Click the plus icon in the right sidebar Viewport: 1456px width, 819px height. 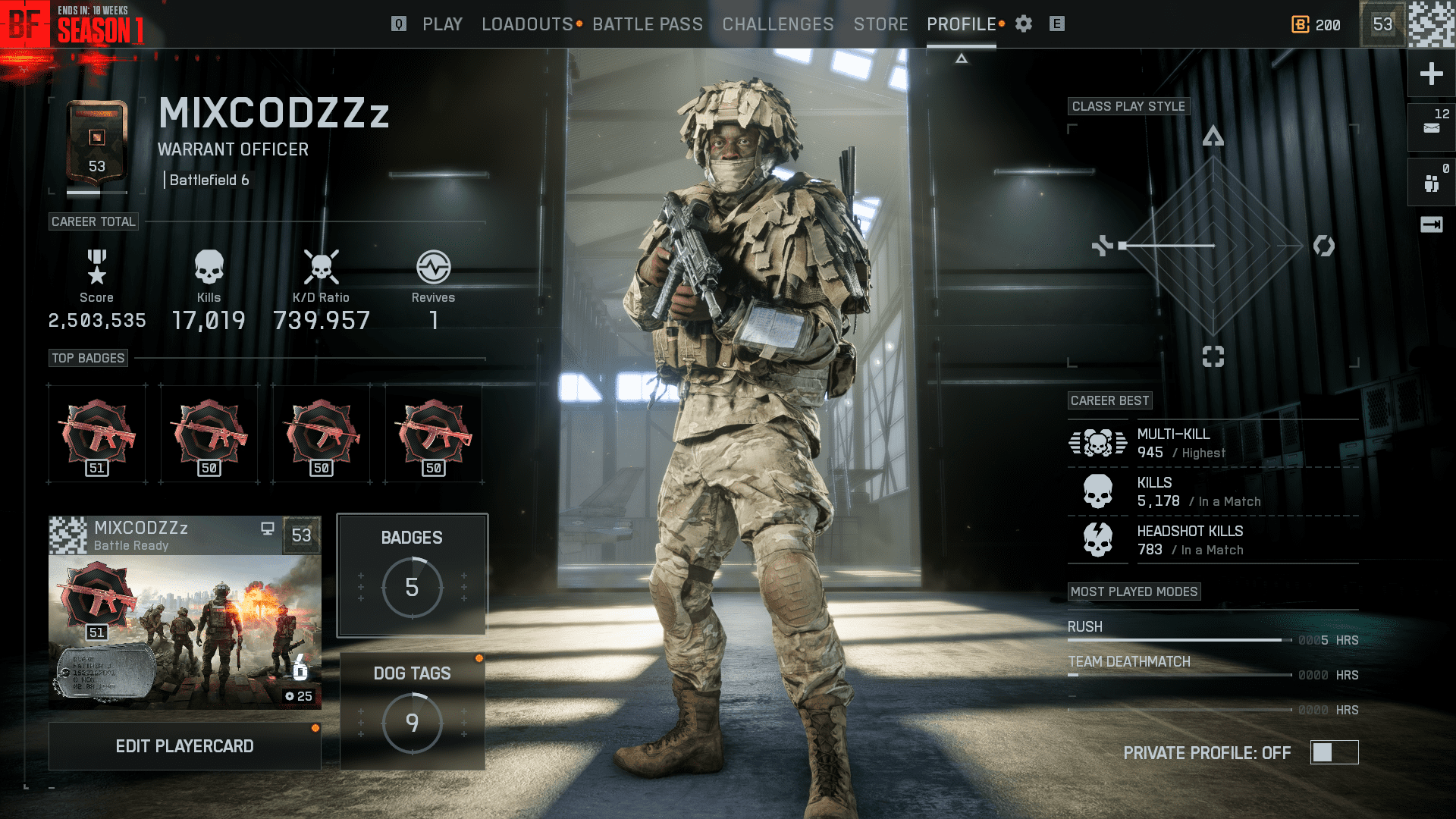[1430, 74]
